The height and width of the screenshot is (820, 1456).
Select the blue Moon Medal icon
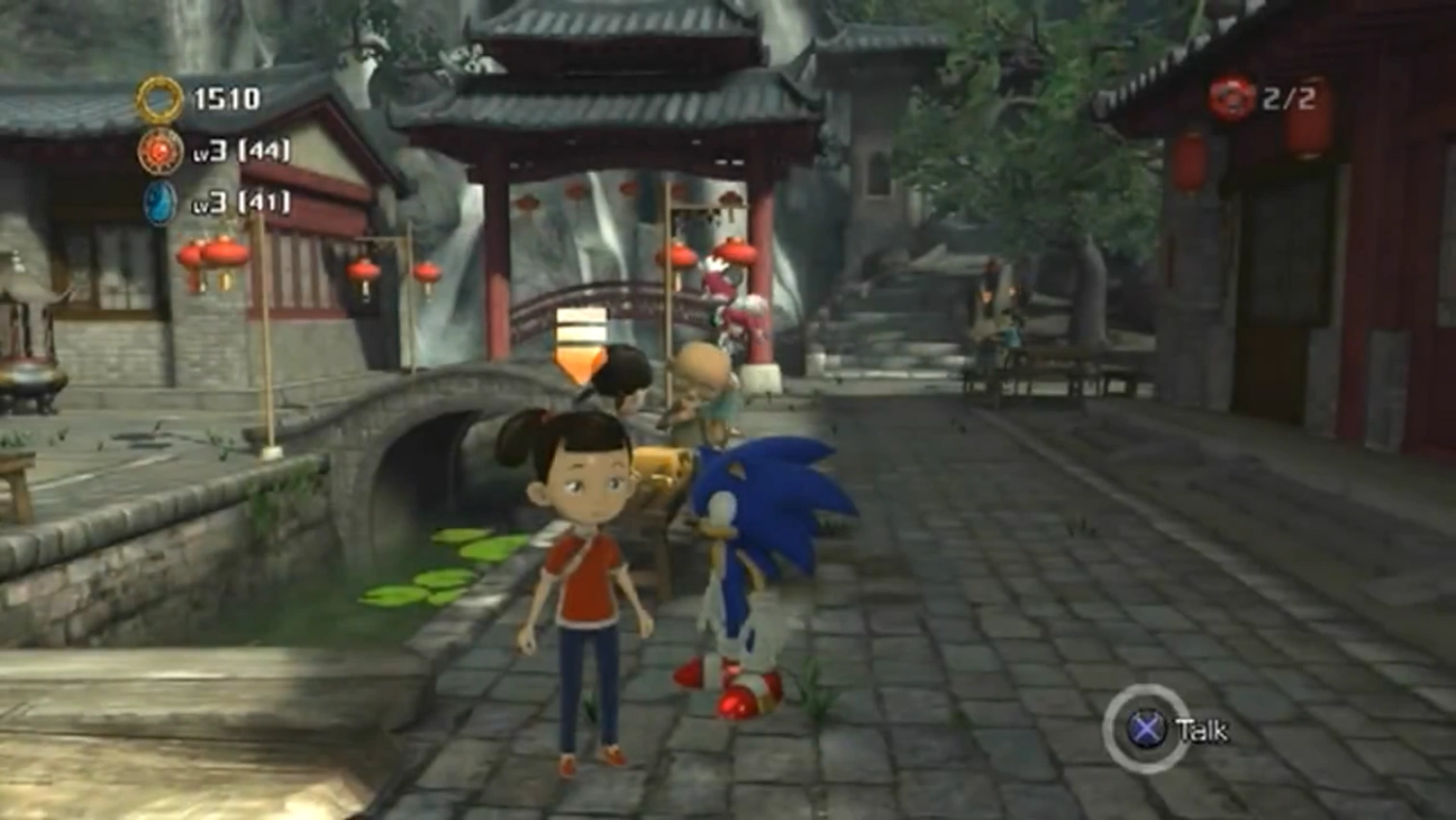pyautogui.click(x=160, y=203)
